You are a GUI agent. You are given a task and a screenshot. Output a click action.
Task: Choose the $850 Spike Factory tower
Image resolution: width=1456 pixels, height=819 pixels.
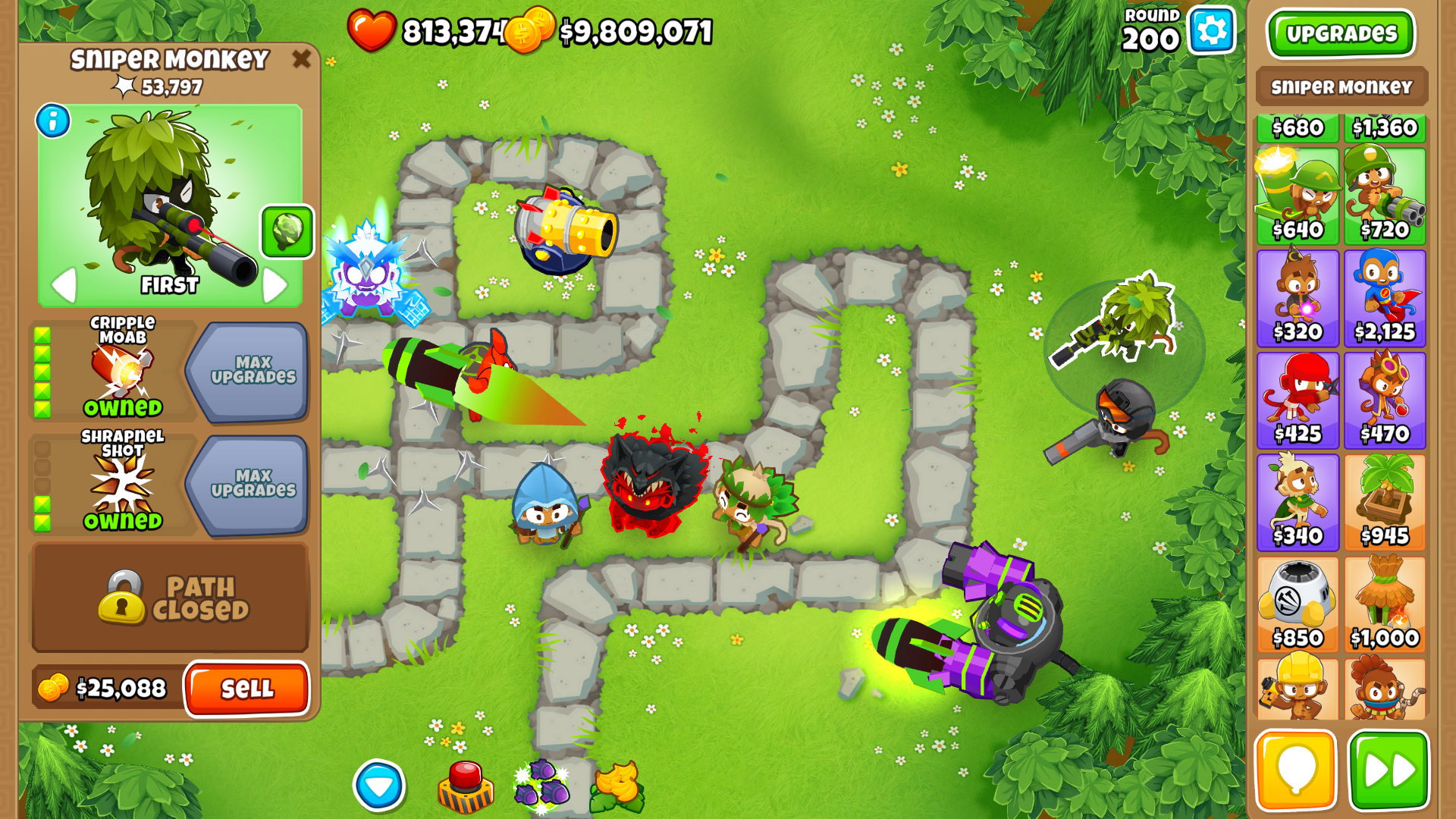click(1298, 604)
